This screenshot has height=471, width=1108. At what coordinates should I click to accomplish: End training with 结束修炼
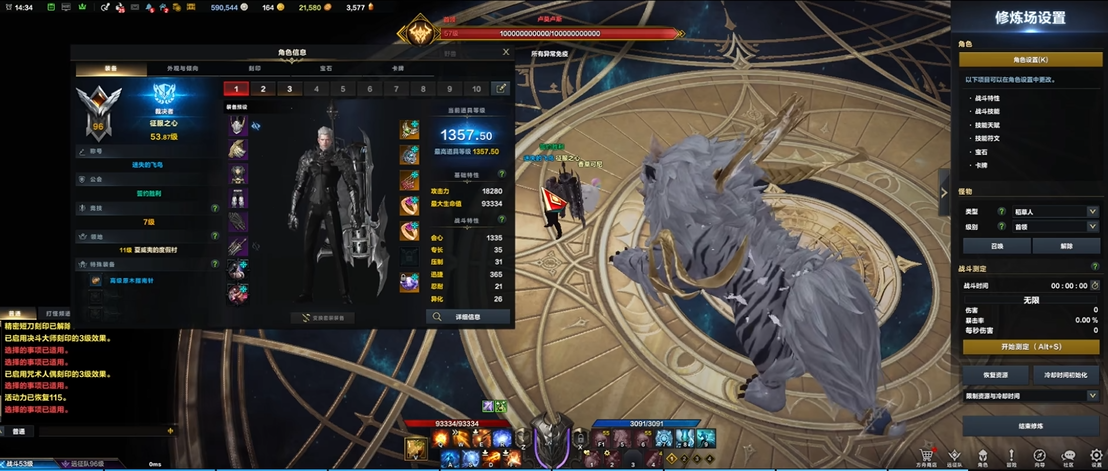pos(1029,425)
